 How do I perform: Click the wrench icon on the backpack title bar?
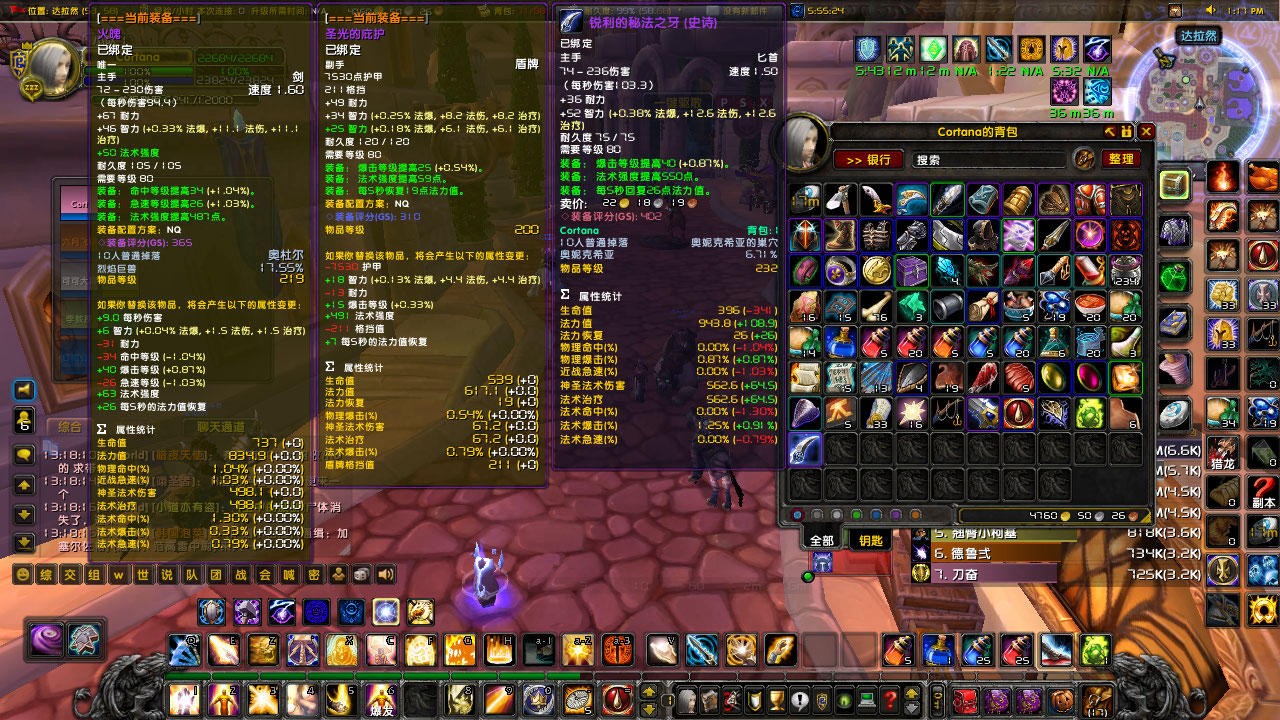tap(1126, 131)
